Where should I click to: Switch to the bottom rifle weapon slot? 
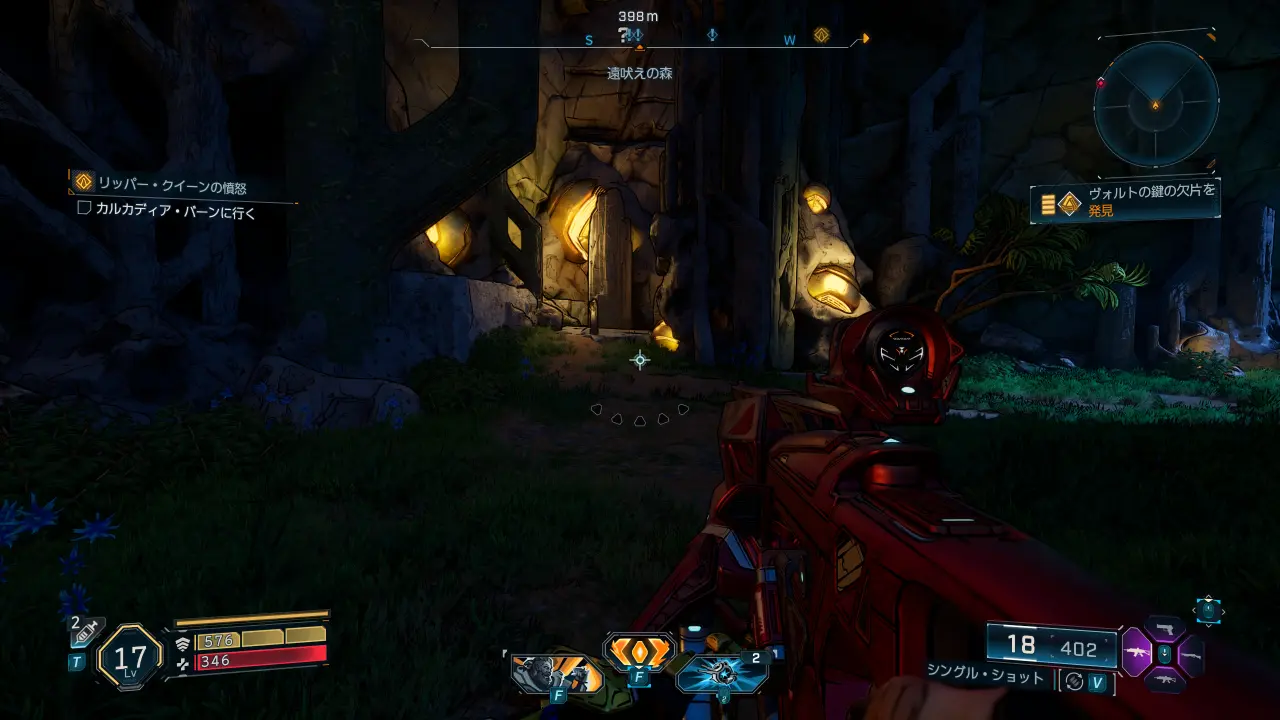[1163, 680]
